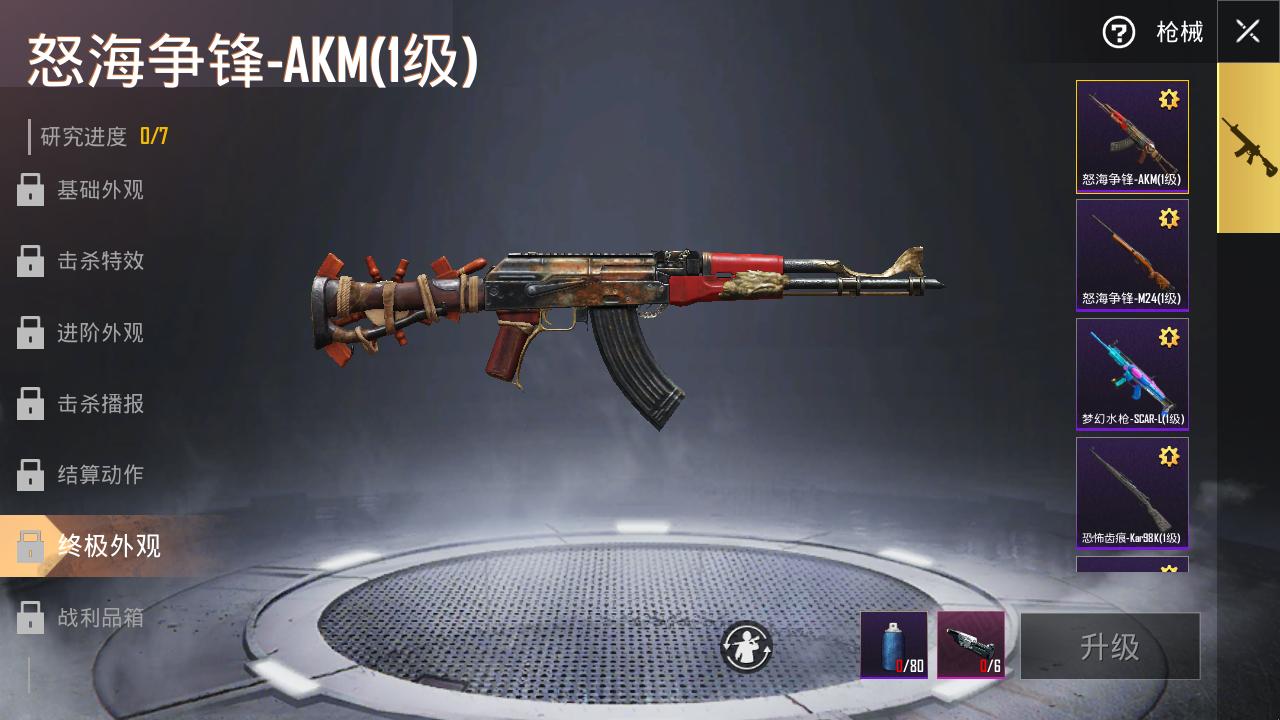Select the 怒海争锋-AKM skin thumbnail
Screen dimensions: 1280x720
pos(1132,137)
